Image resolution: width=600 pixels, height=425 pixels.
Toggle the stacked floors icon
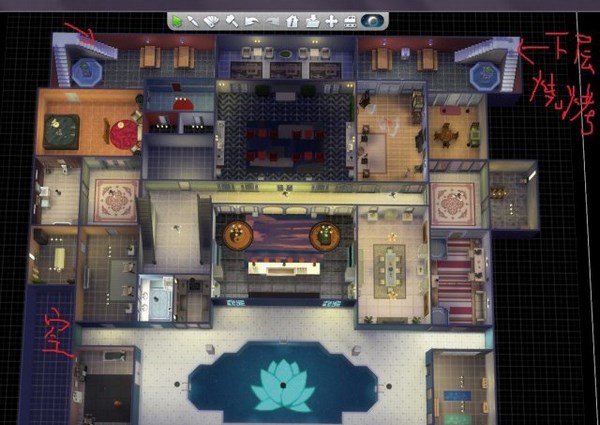[x=350, y=19]
